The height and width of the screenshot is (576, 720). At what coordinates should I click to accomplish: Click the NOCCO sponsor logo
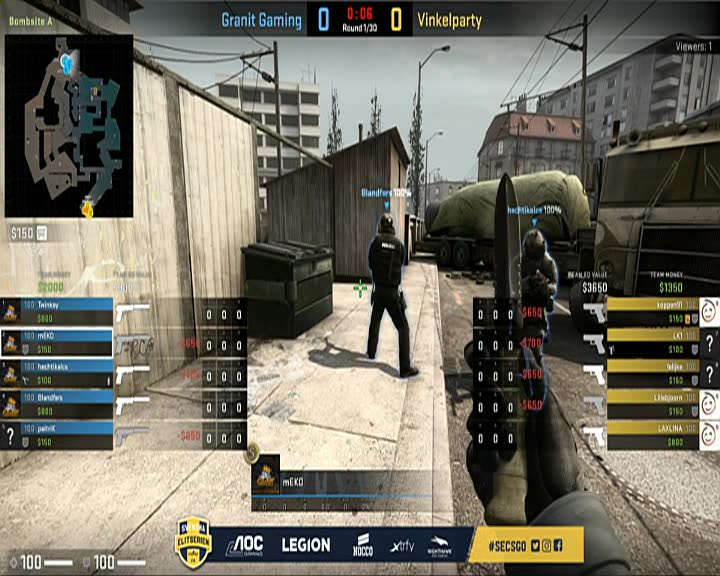click(363, 545)
